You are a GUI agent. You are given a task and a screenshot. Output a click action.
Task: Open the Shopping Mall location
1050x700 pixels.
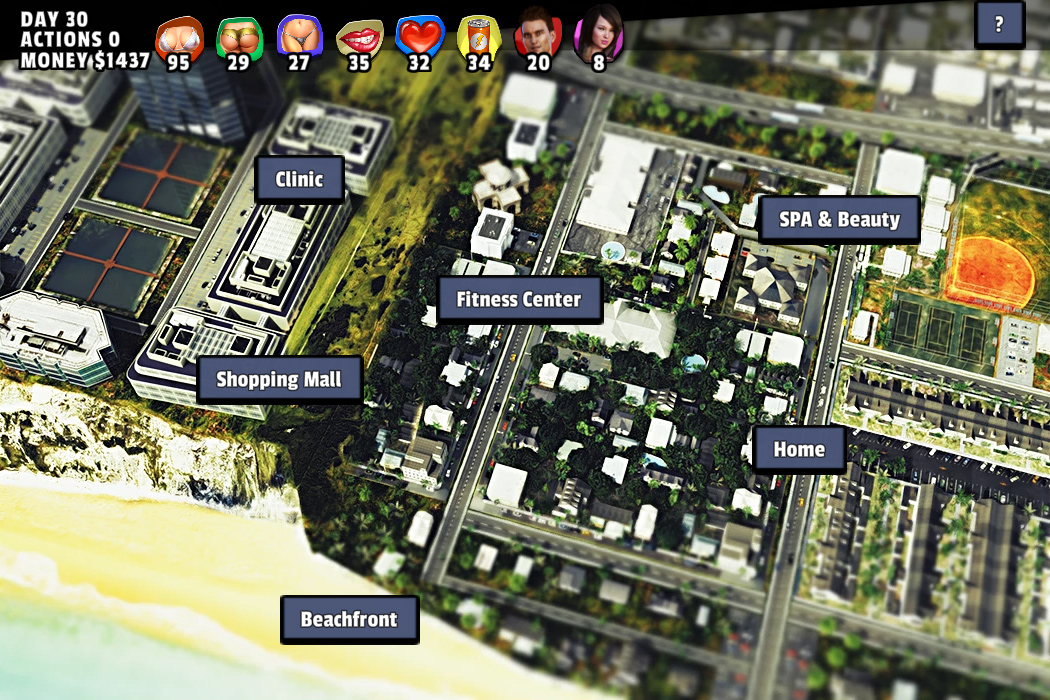tap(279, 379)
